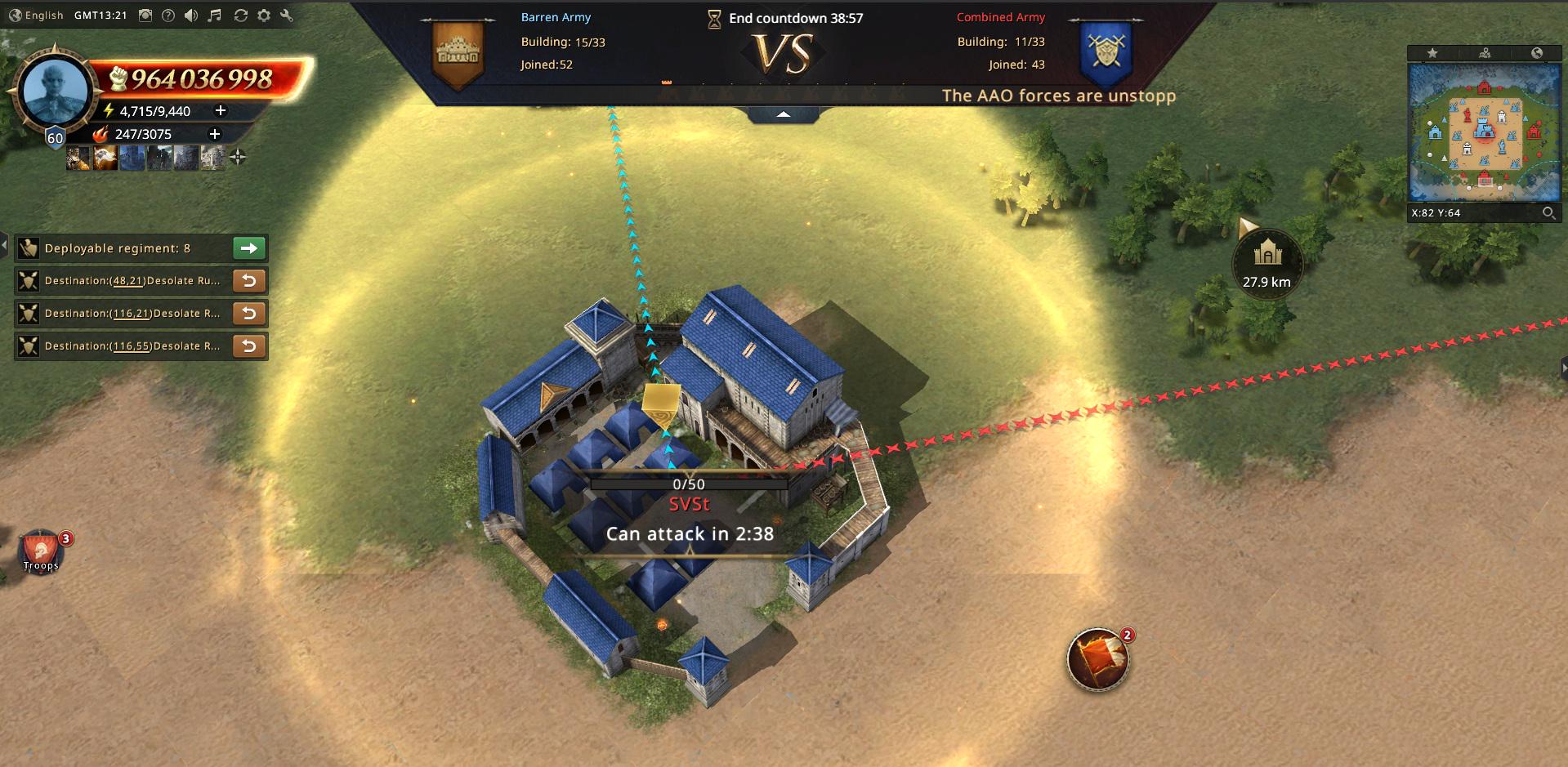
Task: Open the minimap favorites star tab
Action: 1432,53
